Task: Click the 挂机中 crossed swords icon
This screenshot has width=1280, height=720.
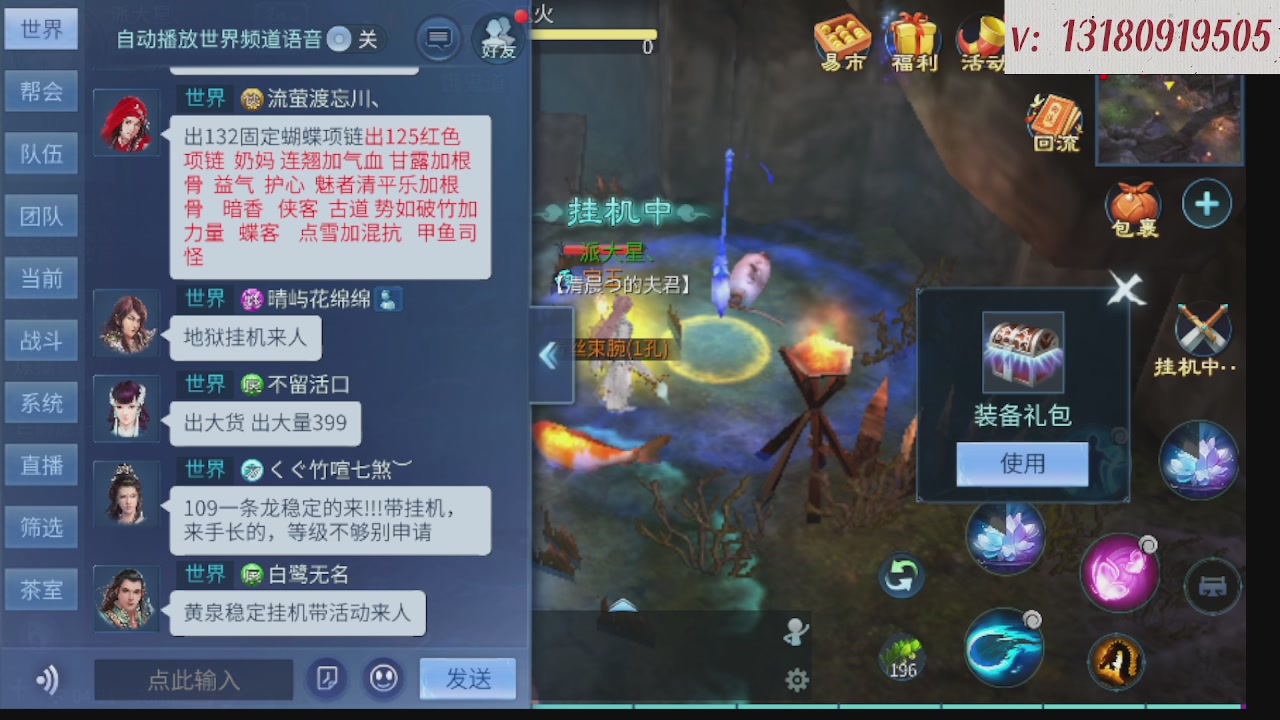Action: 1201,325
